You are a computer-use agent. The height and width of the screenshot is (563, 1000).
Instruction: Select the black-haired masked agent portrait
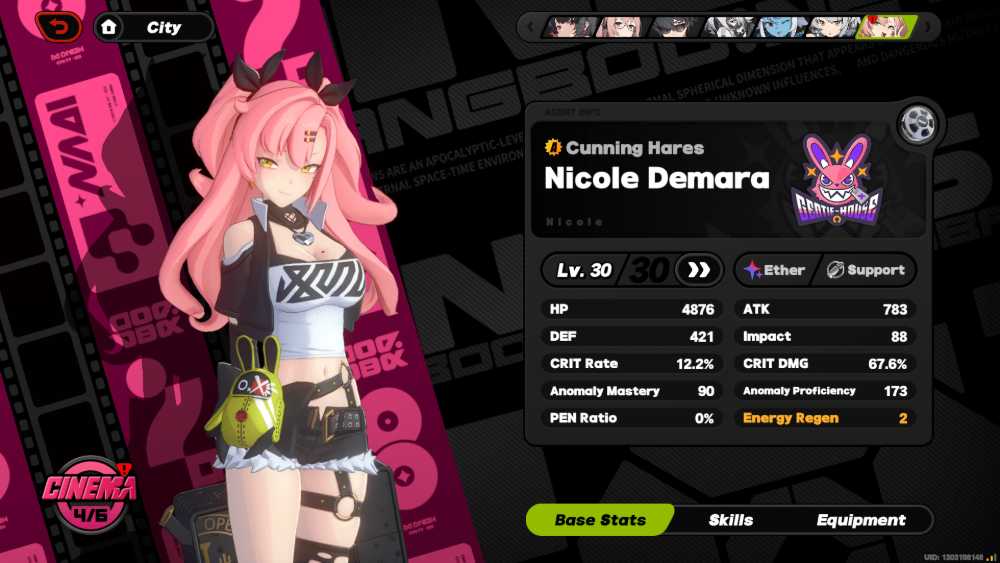point(674,27)
